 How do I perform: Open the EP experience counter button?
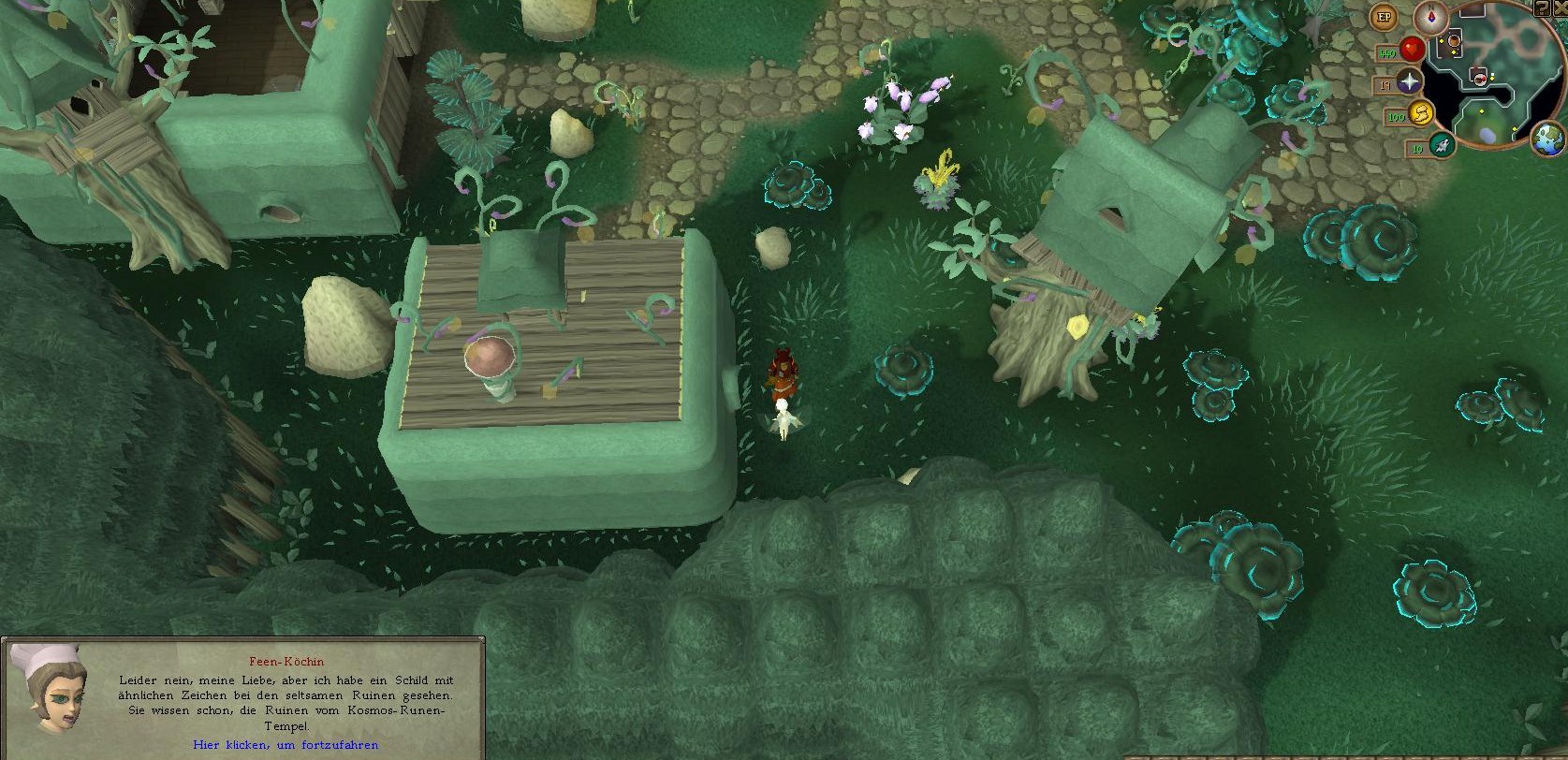(x=1384, y=17)
